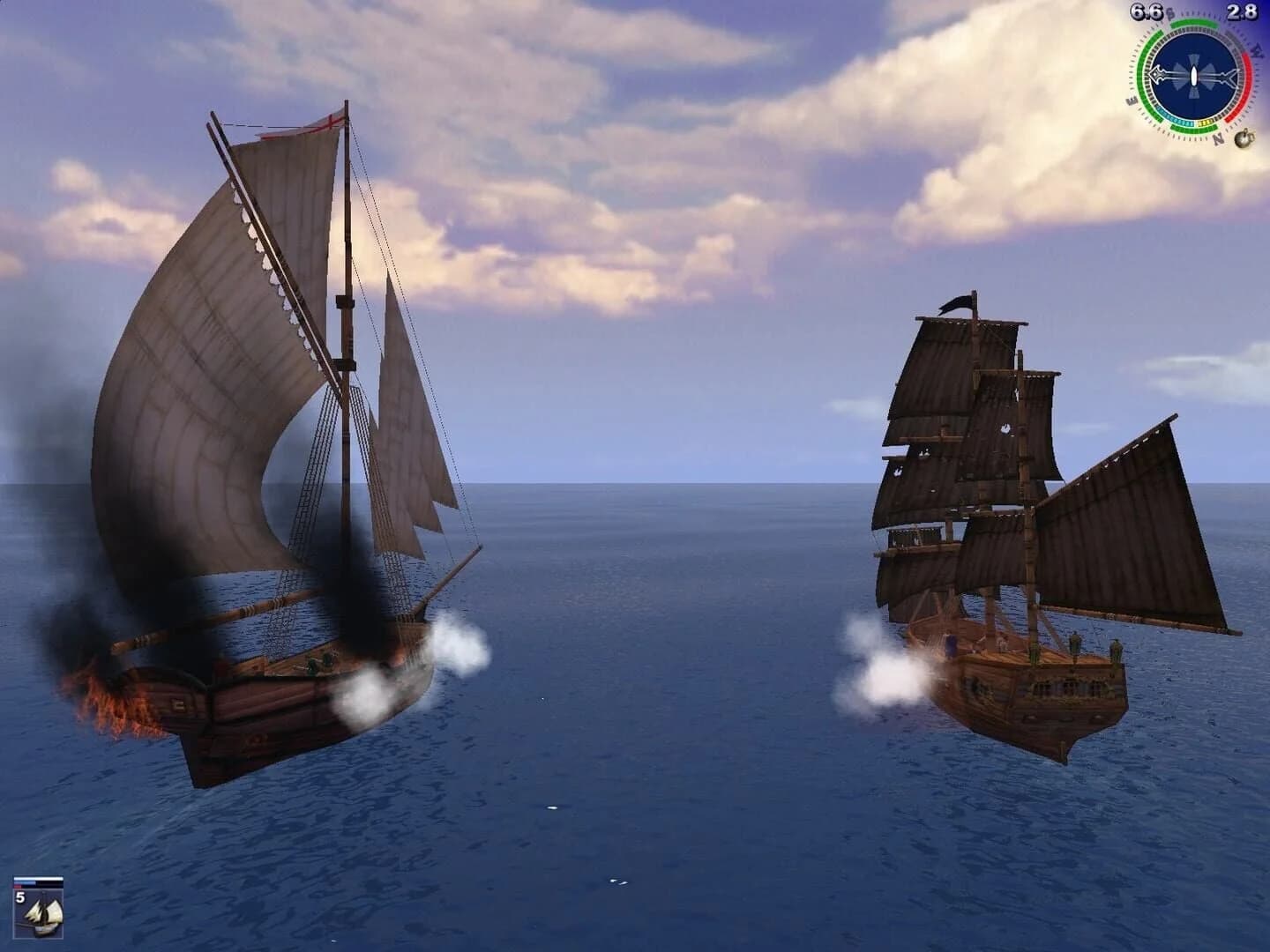The image size is (1270, 952).
Task: Click the S marker above the compass dial
Action: point(1169,13)
